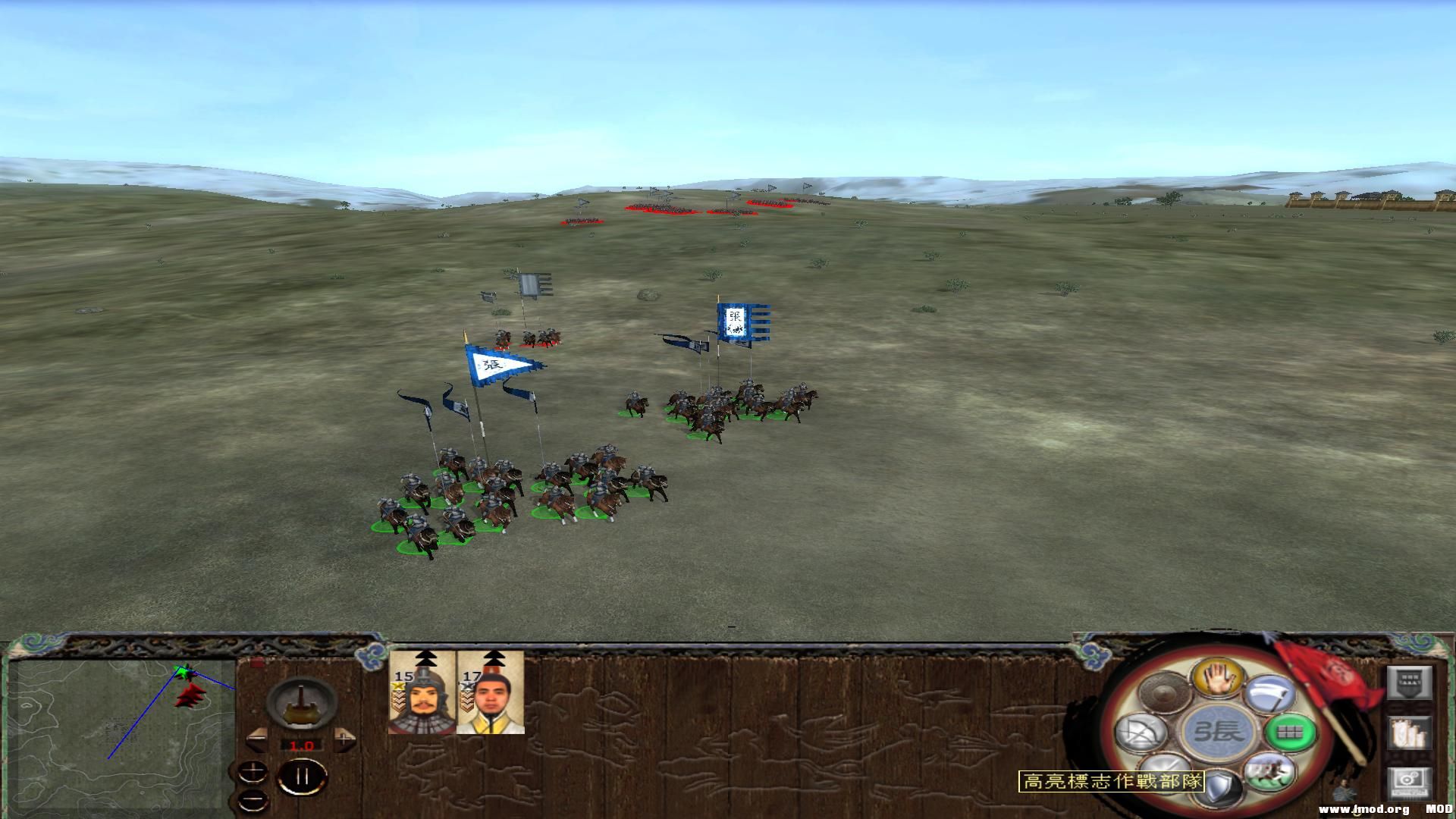Zoom the minimap out with minus button
Viewport: 1456px width, 819px height.
point(252,799)
